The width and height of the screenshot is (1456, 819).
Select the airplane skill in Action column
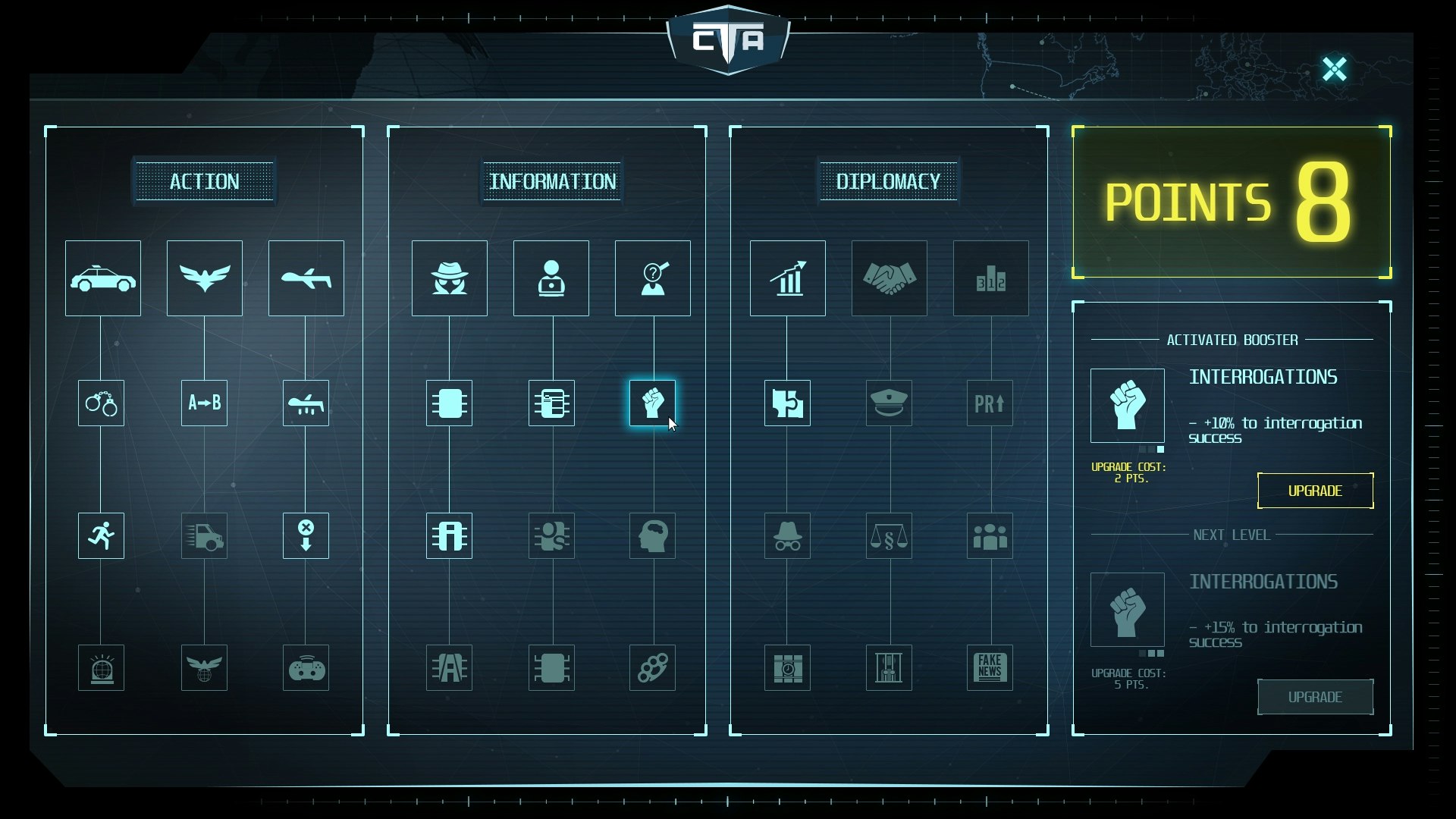[x=306, y=278]
